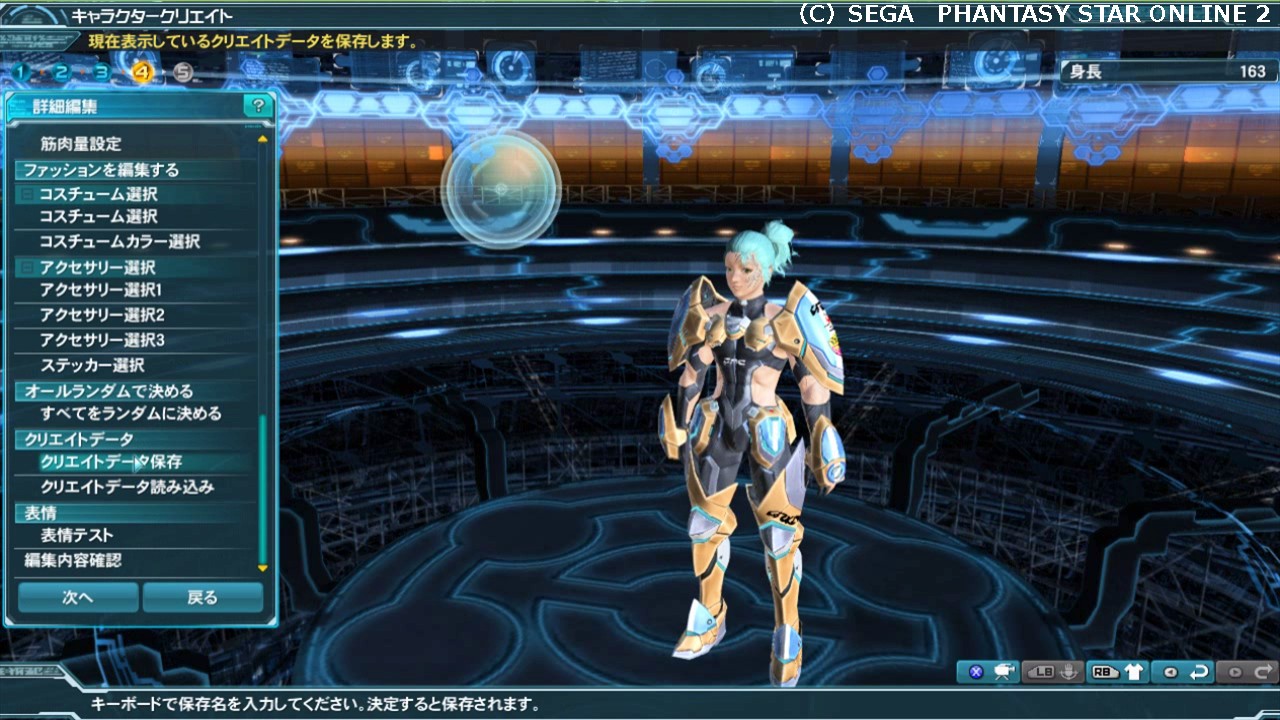Viewport: 1280px width, 720px height.
Task: Go to creation step 5 indicator
Action: coord(182,72)
